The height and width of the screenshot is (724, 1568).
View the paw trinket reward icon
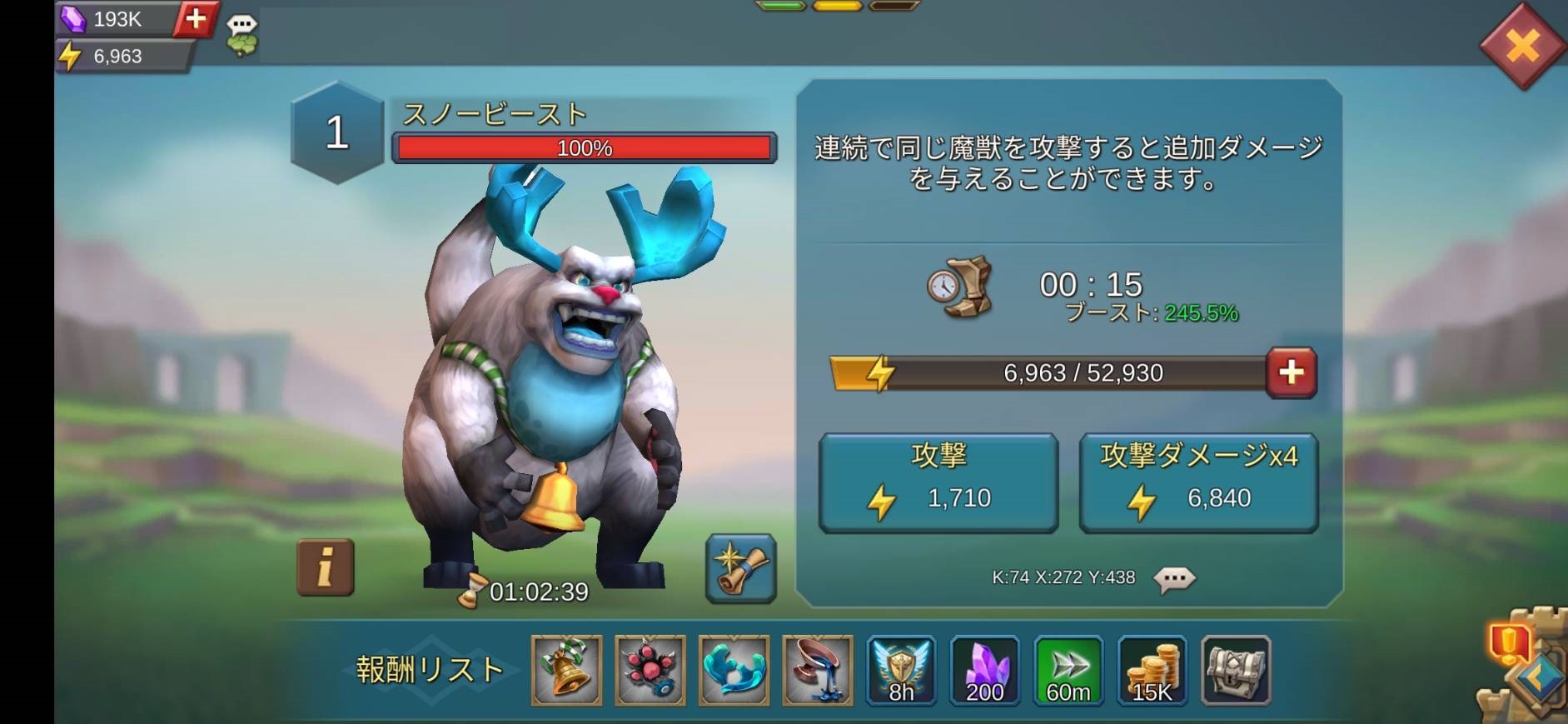[x=650, y=671]
